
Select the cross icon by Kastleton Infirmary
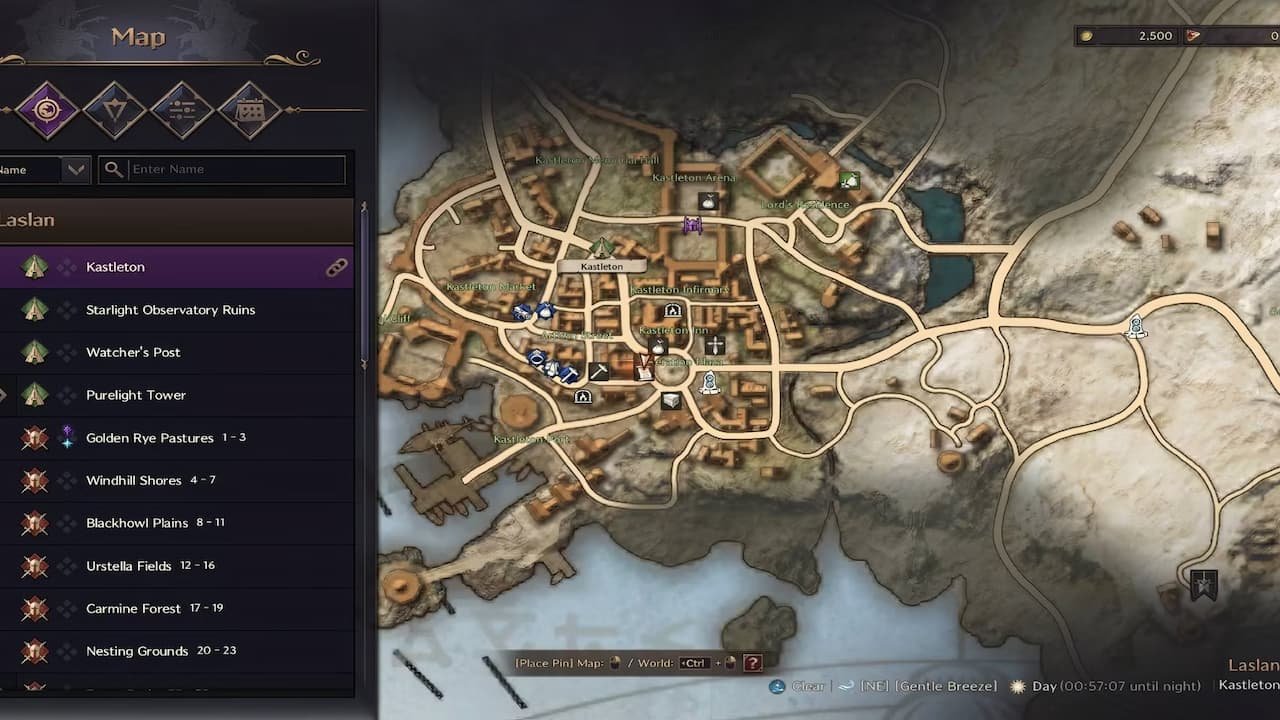point(714,344)
